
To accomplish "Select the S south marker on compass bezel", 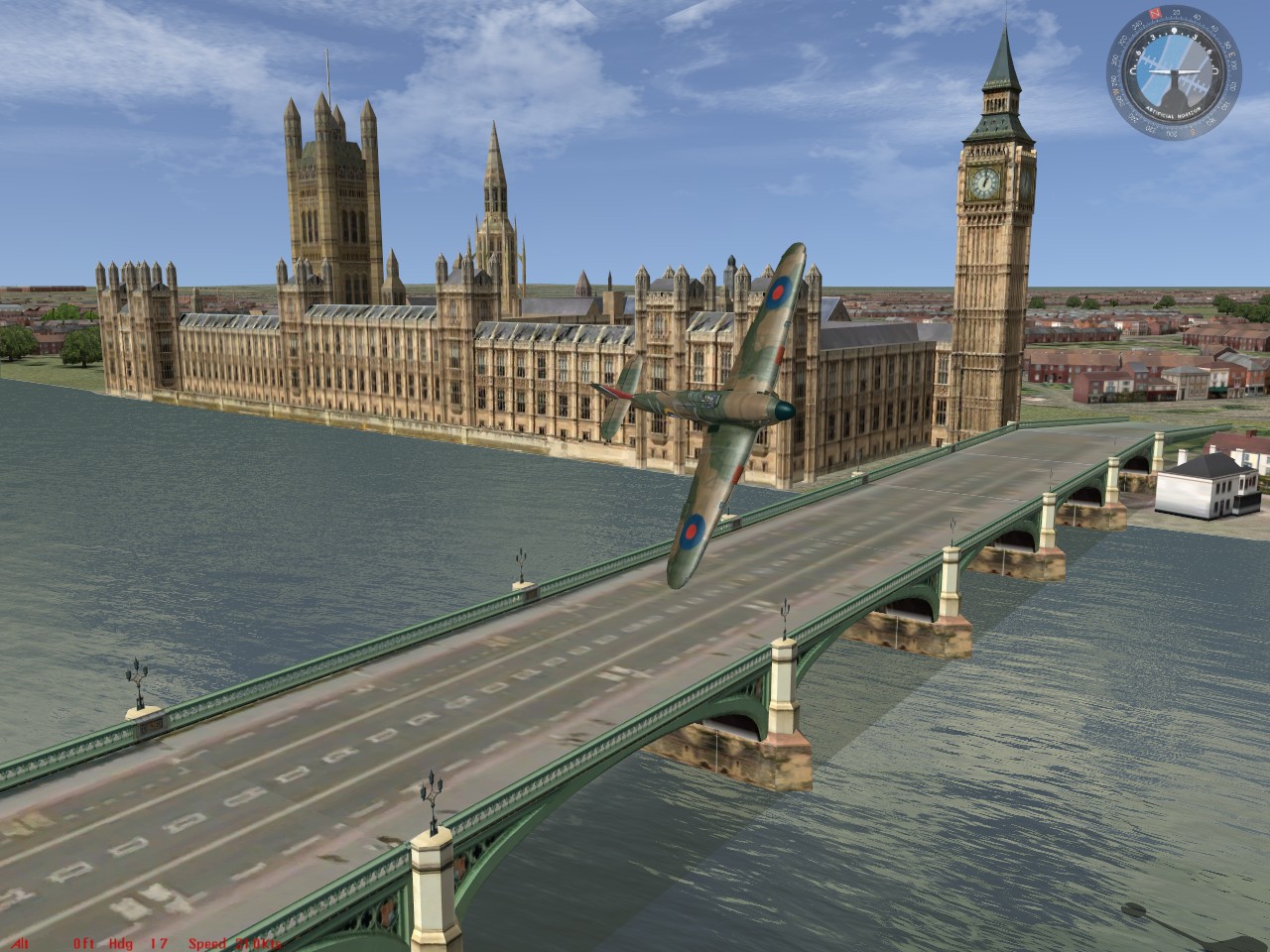I will click(x=1192, y=130).
